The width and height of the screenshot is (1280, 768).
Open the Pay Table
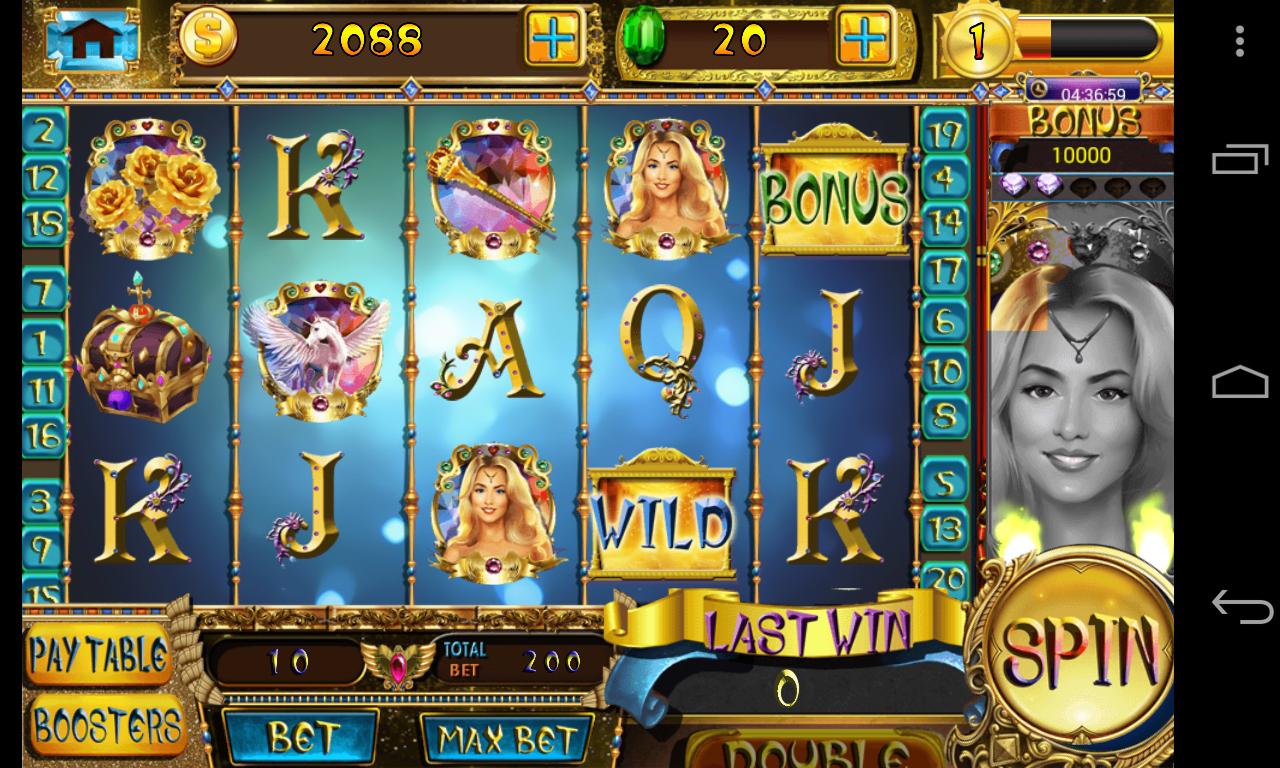pyautogui.click(x=98, y=655)
